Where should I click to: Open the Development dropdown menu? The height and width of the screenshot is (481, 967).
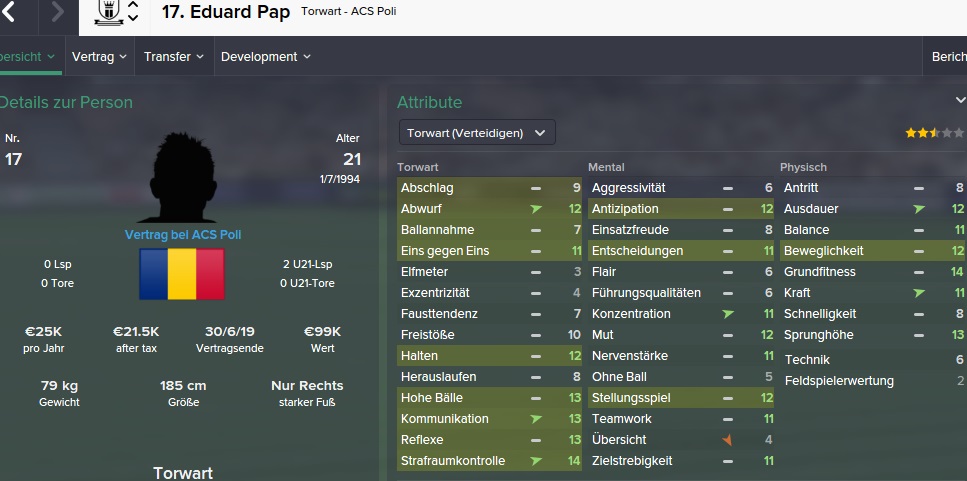pos(265,57)
